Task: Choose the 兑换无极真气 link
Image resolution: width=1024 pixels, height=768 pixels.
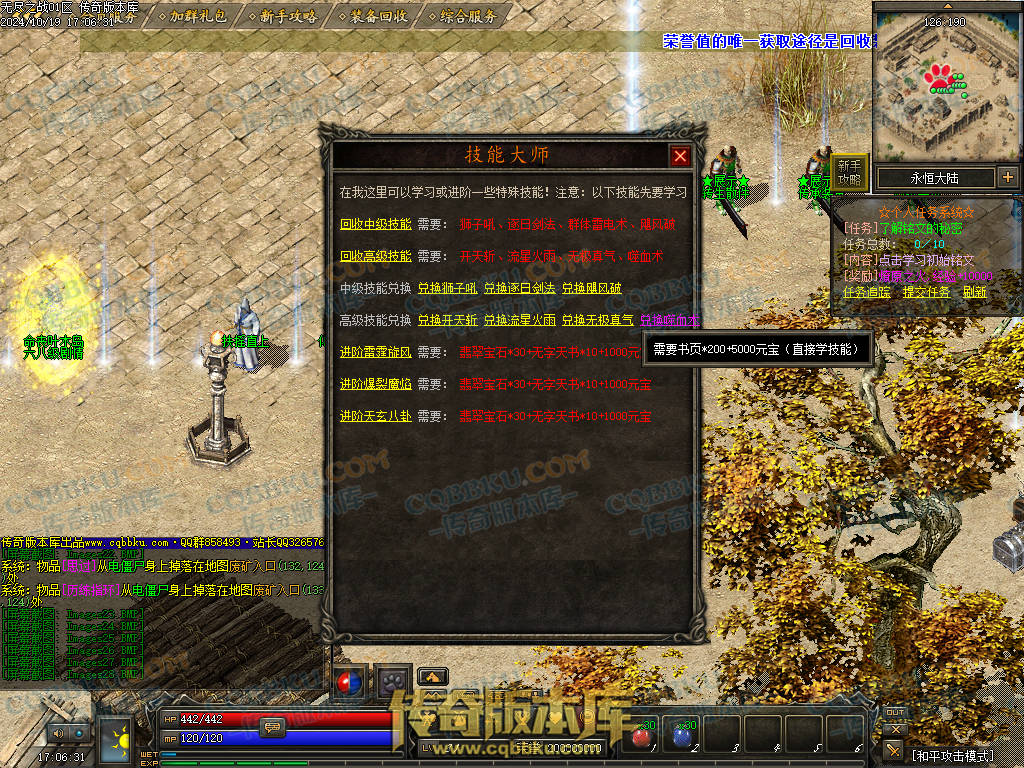Action: [x=597, y=320]
